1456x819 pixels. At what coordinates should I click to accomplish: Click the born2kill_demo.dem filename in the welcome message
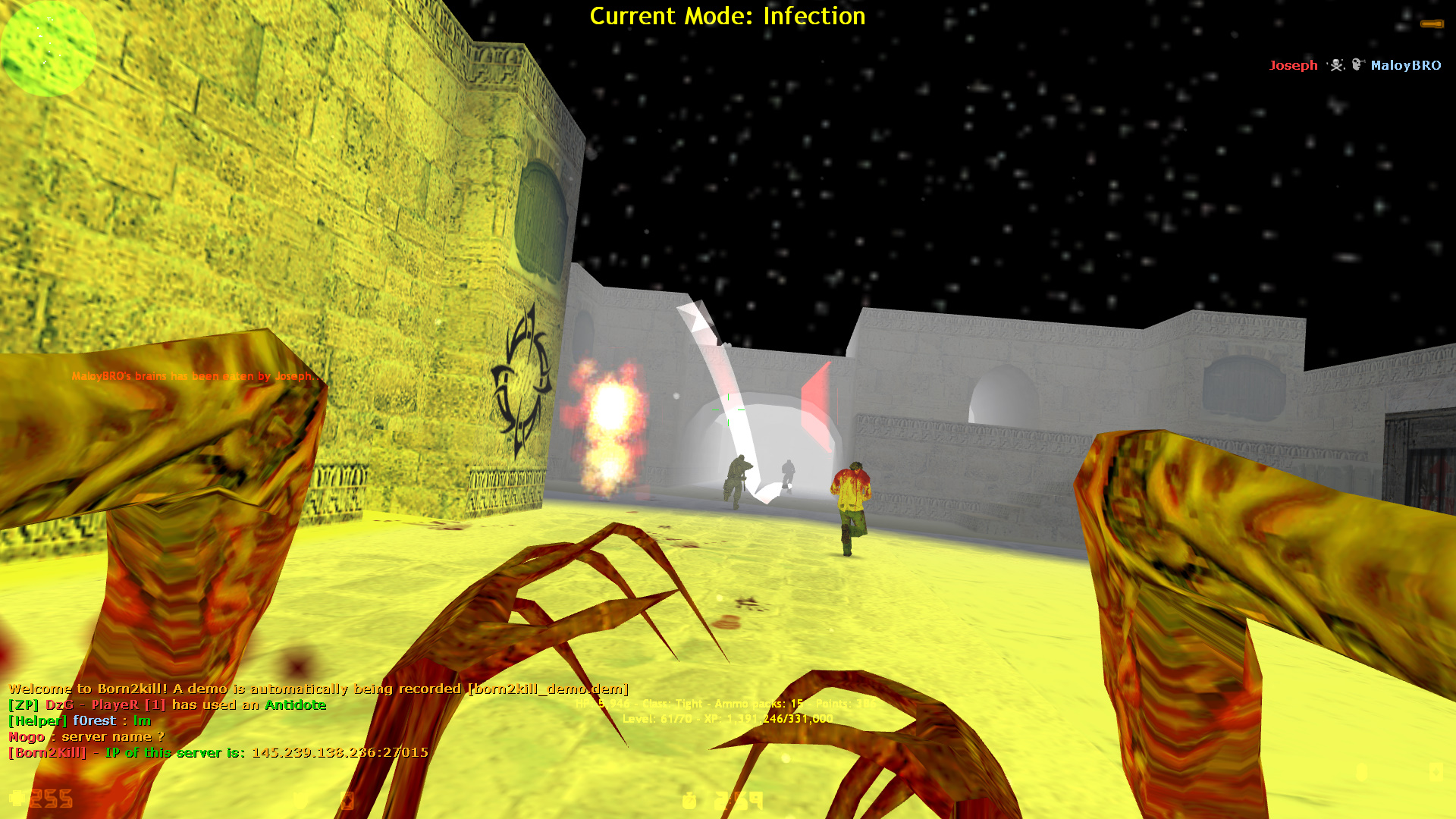click(548, 689)
